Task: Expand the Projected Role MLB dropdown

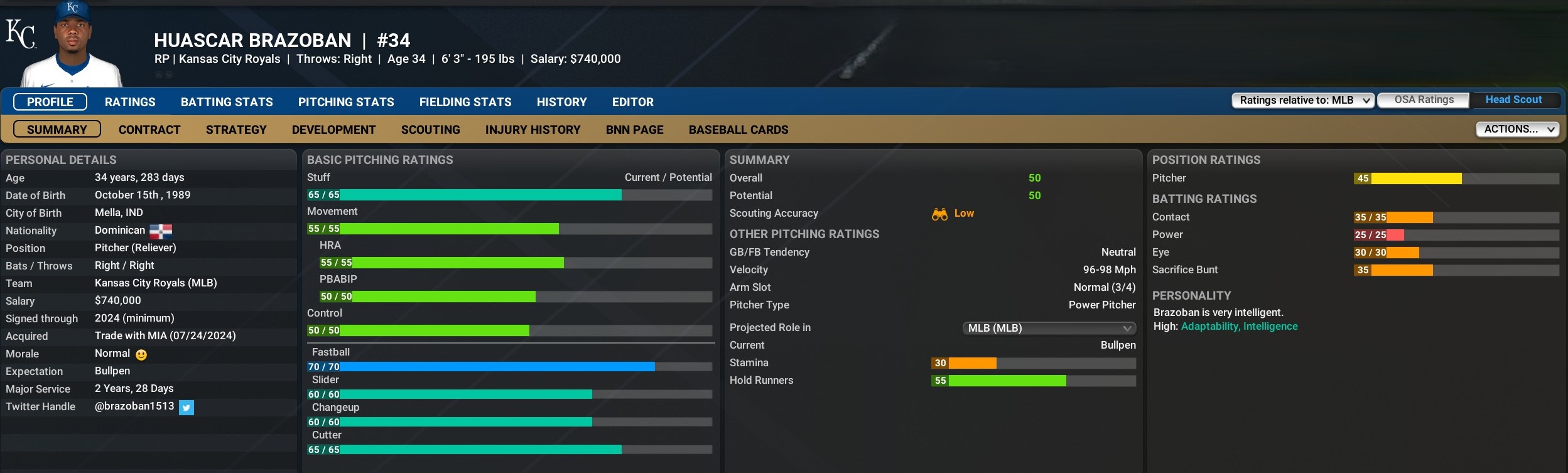Action: click(1049, 328)
